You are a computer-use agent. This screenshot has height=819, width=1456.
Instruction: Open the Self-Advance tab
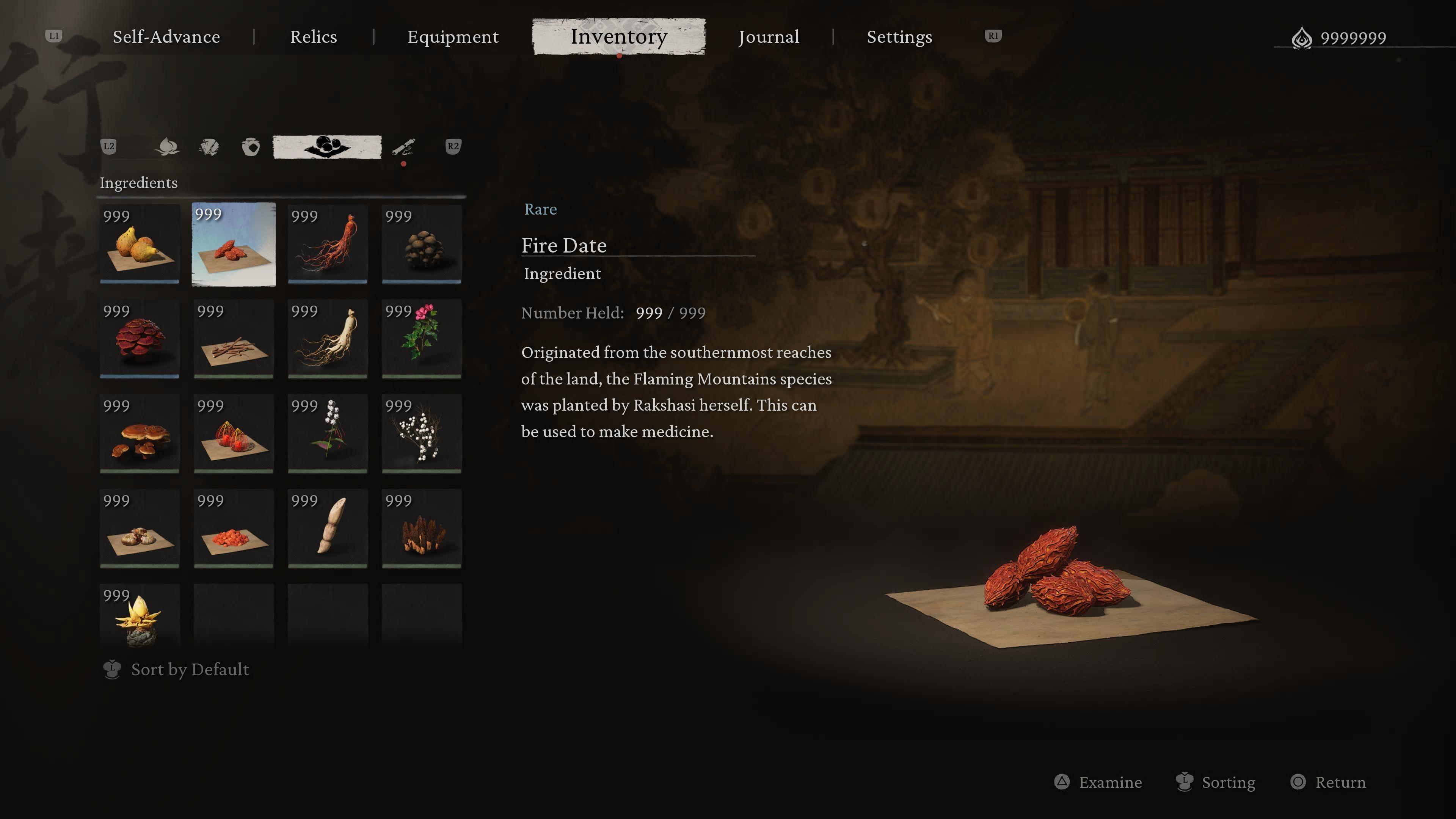(x=166, y=37)
